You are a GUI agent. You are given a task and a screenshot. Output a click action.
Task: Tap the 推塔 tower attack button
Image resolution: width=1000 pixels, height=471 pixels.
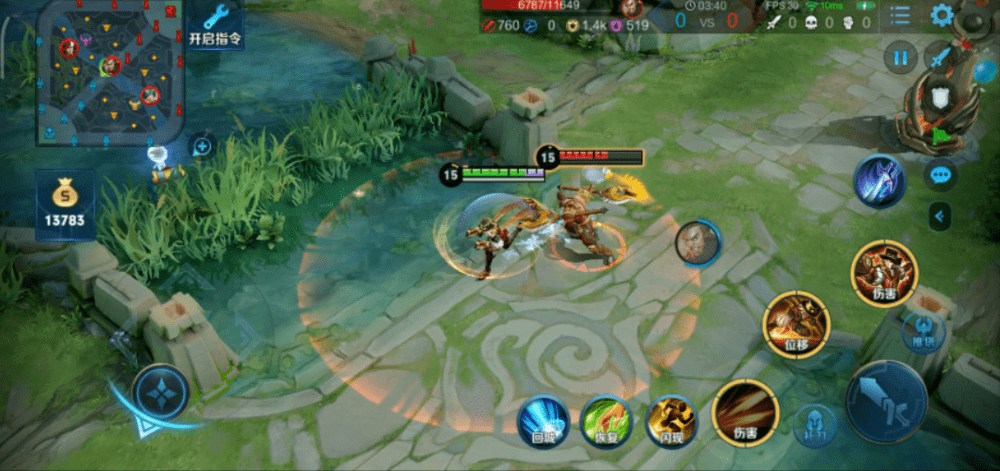click(923, 329)
